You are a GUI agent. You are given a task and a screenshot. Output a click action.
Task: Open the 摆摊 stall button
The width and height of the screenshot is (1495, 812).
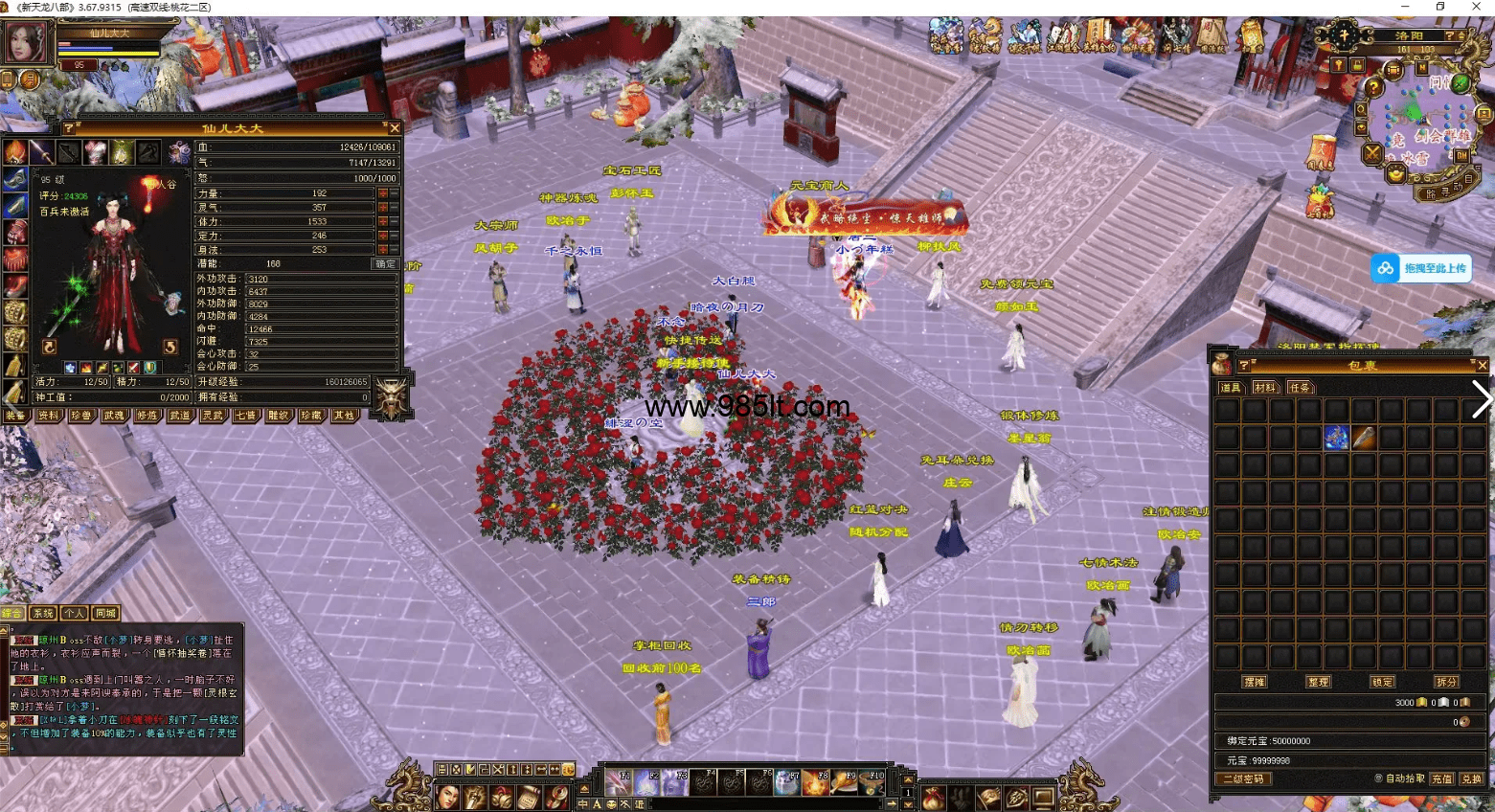coord(1254,682)
